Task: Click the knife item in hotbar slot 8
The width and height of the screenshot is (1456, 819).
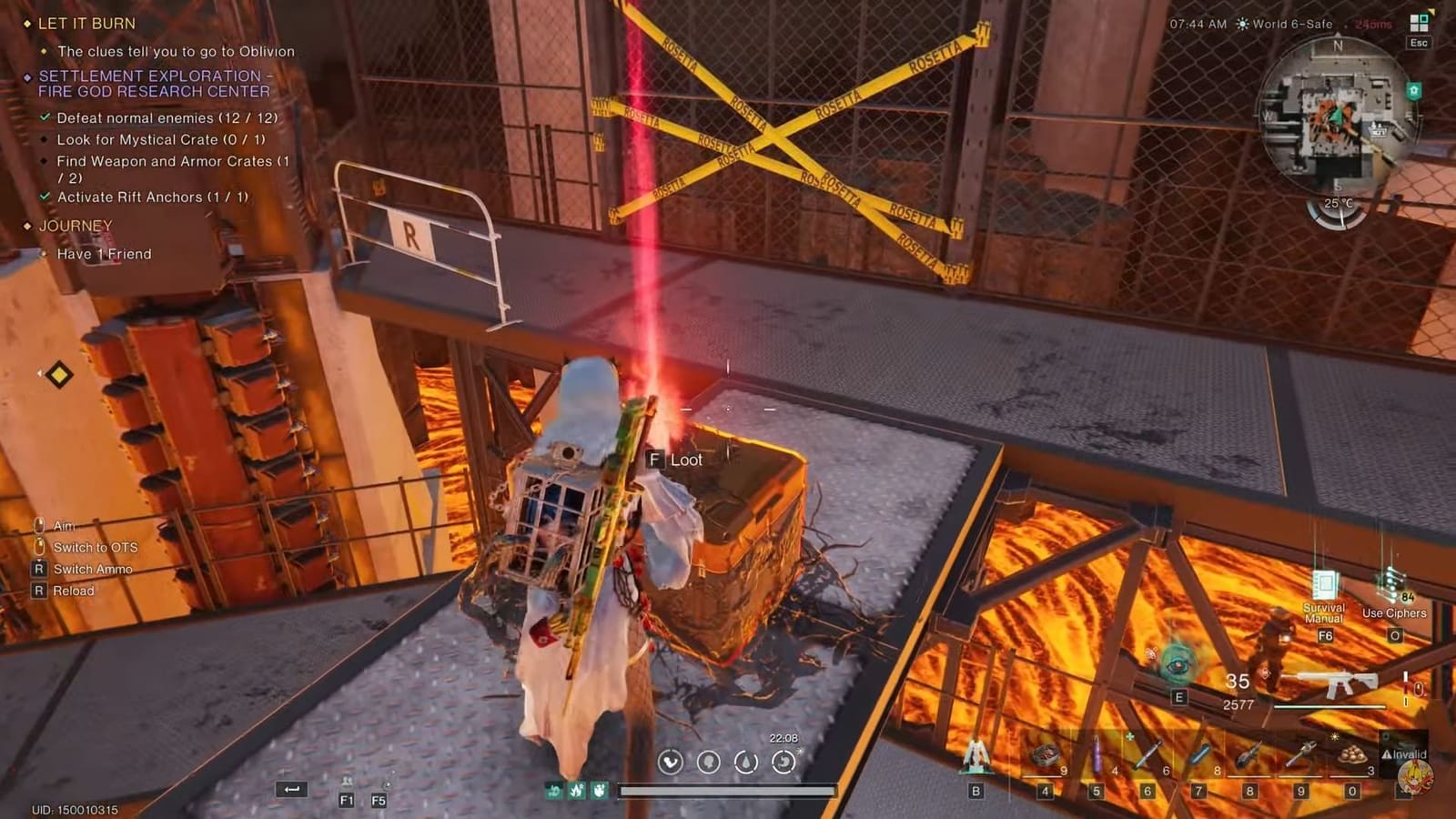Action: (1248, 753)
